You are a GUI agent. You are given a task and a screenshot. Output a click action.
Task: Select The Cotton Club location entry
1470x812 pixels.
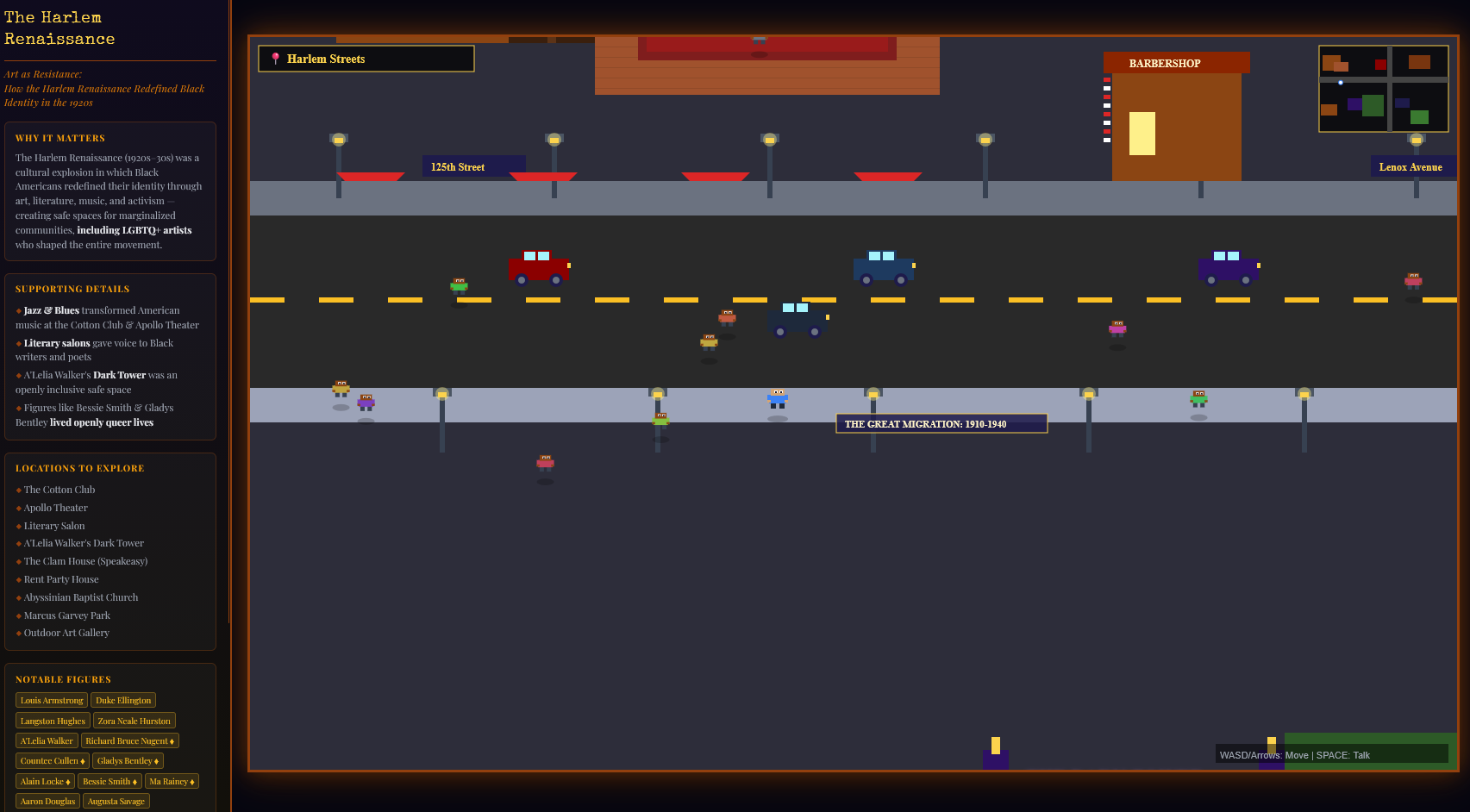(59, 490)
